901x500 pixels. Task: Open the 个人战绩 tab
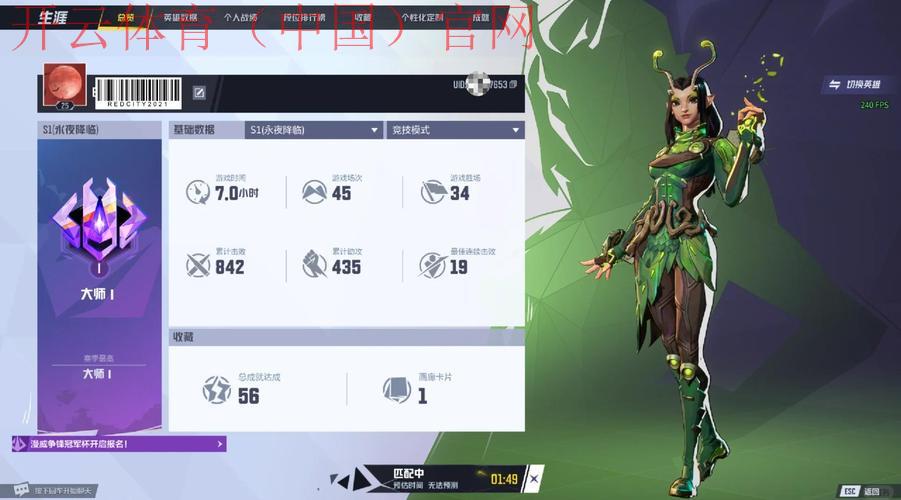click(240, 17)
